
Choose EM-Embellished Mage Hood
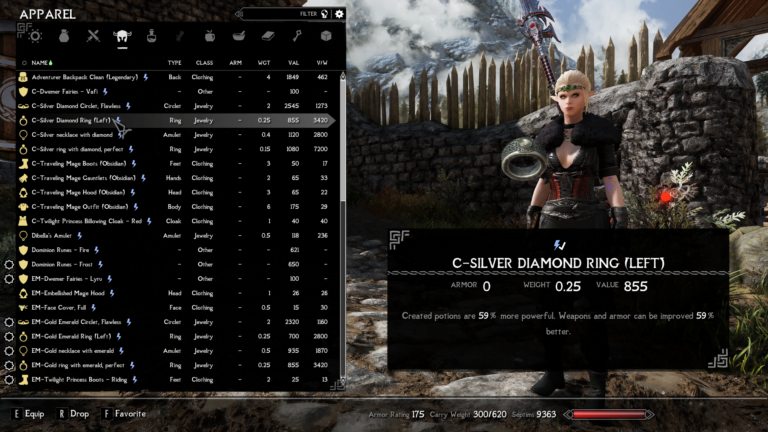click(70, 293)
